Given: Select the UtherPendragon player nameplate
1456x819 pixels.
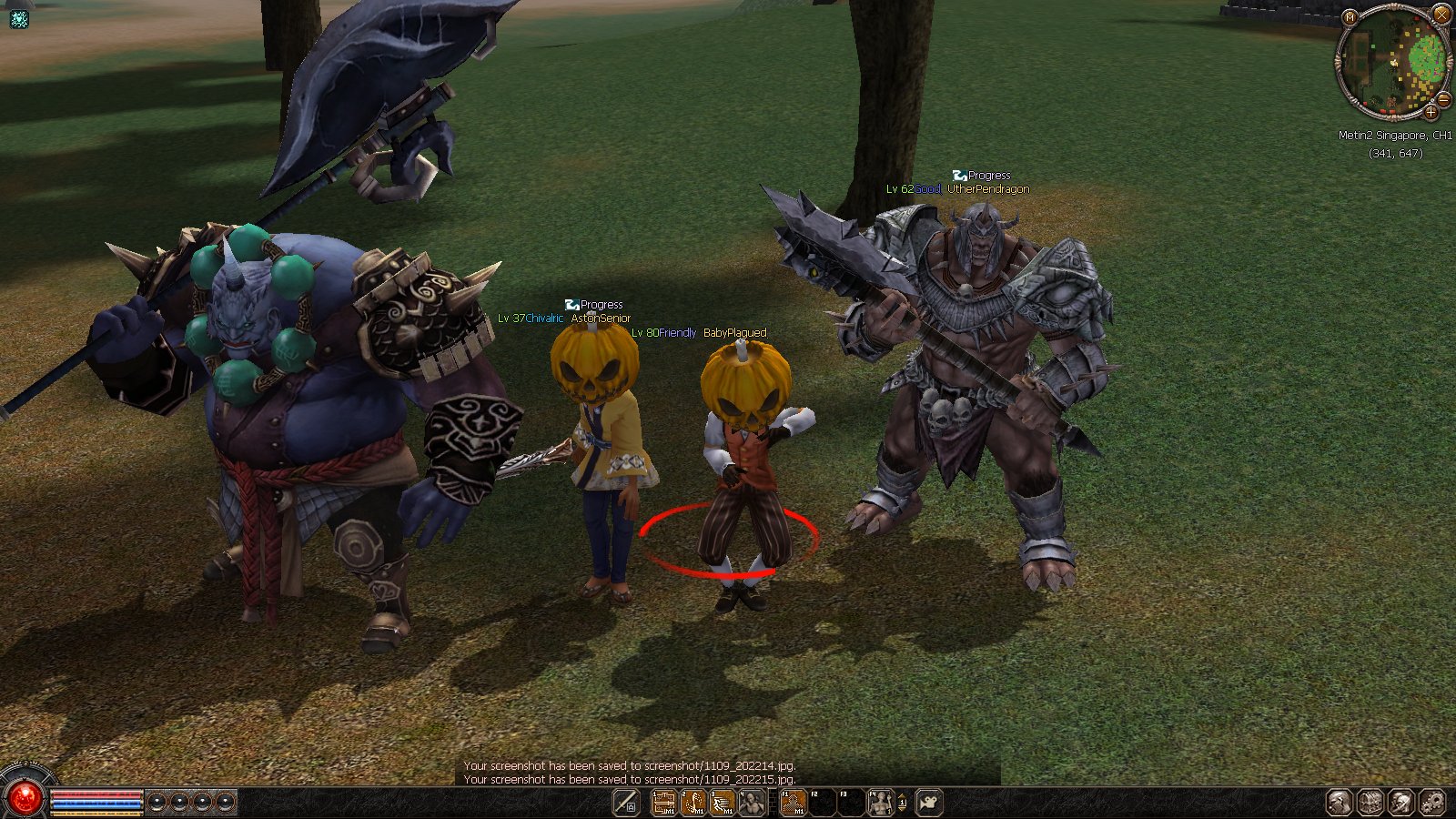Looking at the screenshot, I should (x=988, y=189).
